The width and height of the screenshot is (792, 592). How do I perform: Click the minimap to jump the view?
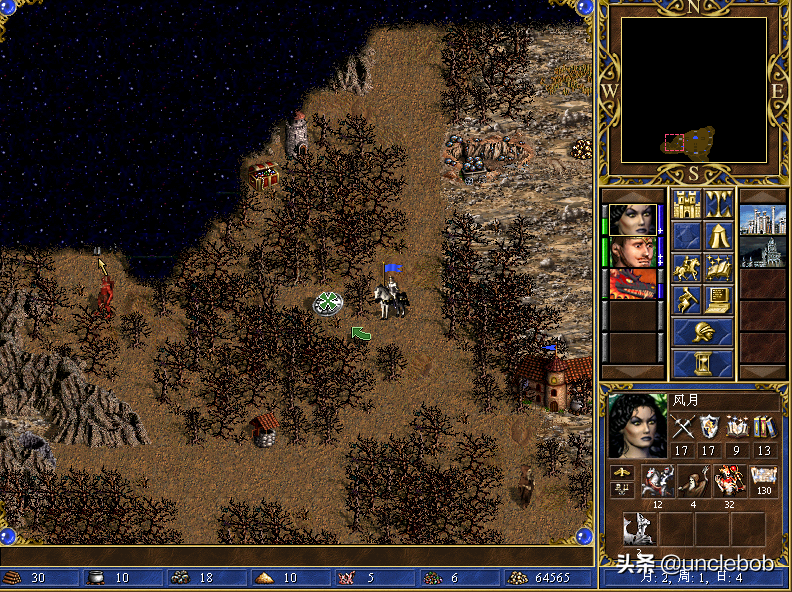pyautogui.click(x=694, y=90)
